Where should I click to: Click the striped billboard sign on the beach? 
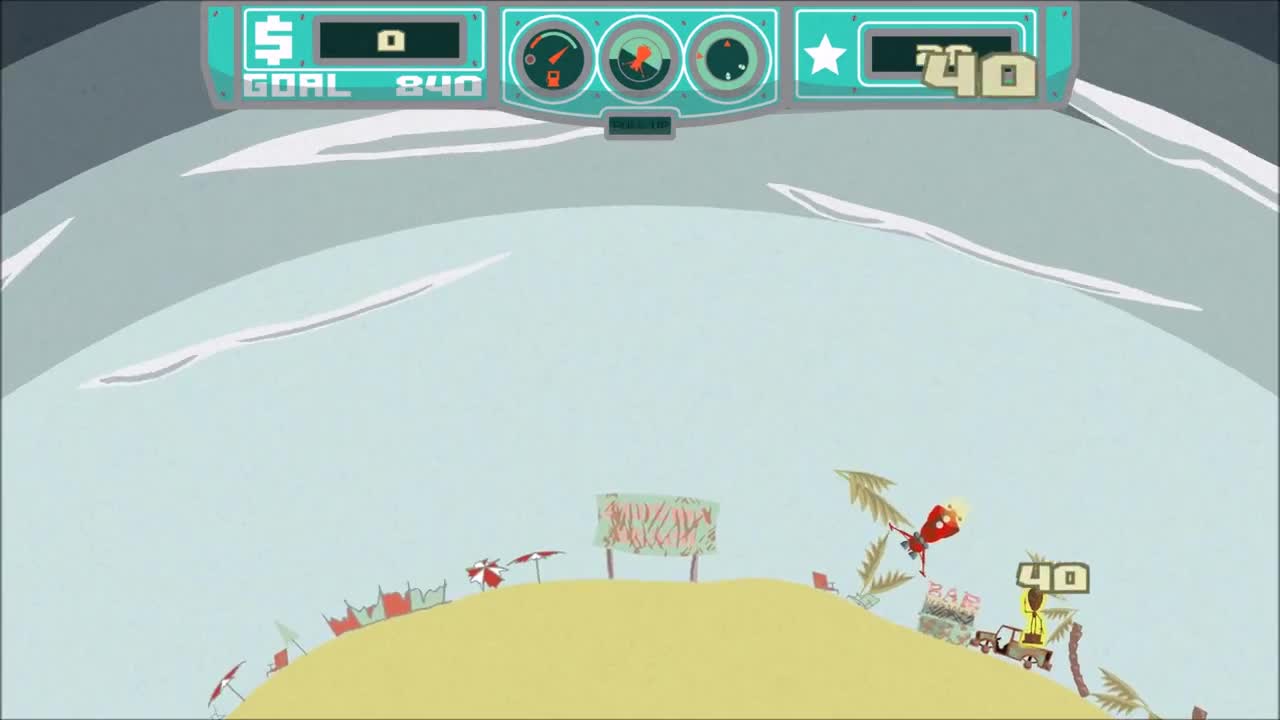pos(655,525)
